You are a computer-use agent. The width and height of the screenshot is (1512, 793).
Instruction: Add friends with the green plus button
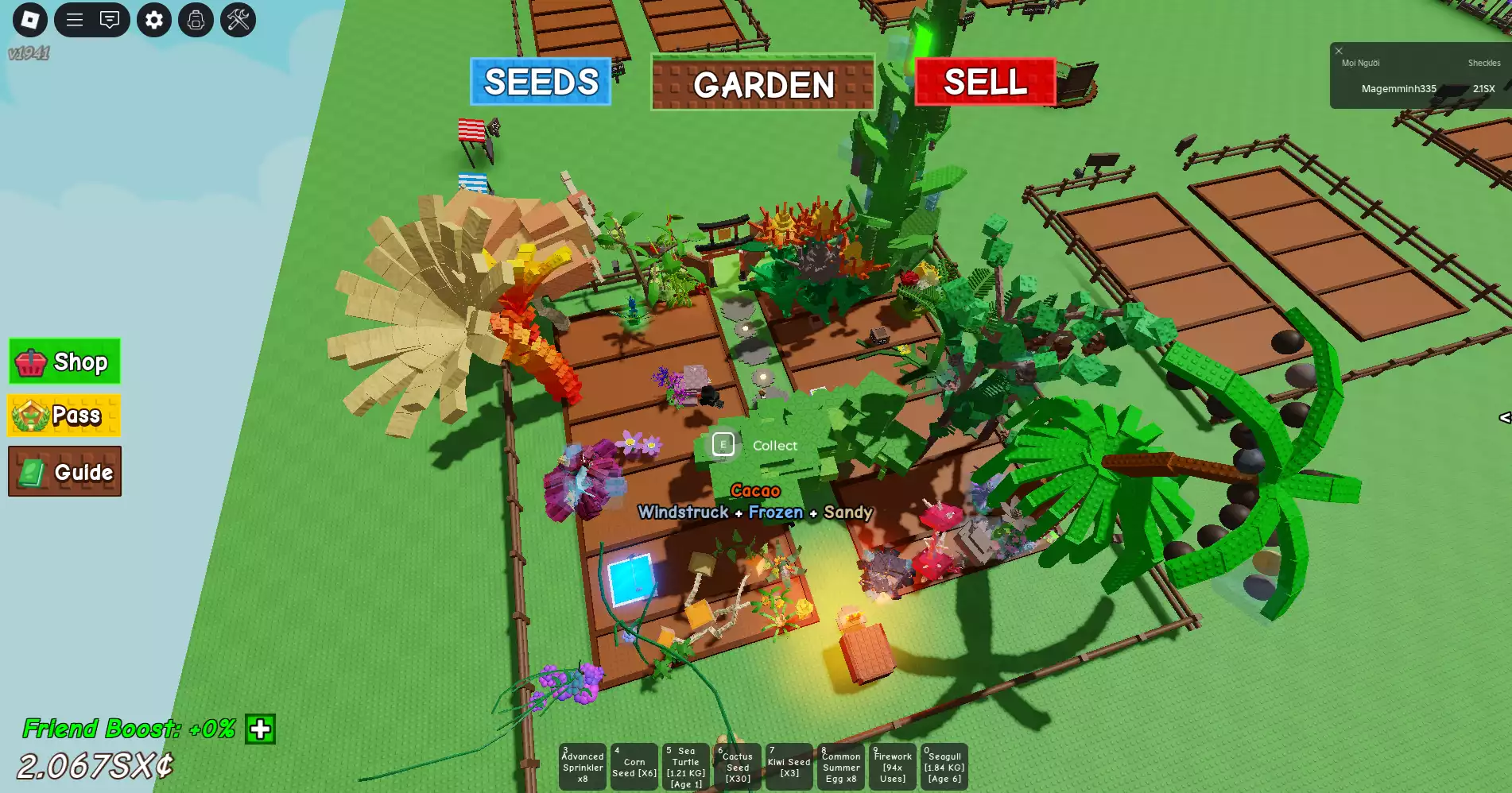pos(260,729)
